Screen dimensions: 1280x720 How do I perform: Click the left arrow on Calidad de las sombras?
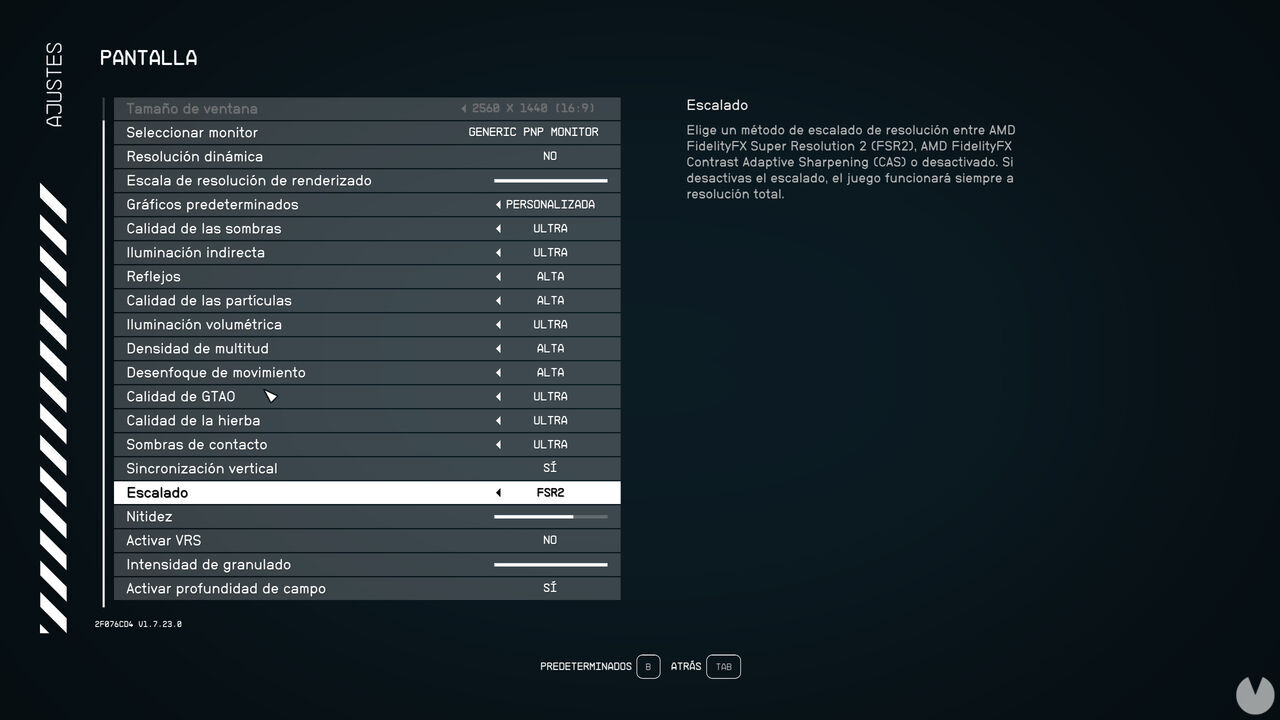(x=497, y=228)
